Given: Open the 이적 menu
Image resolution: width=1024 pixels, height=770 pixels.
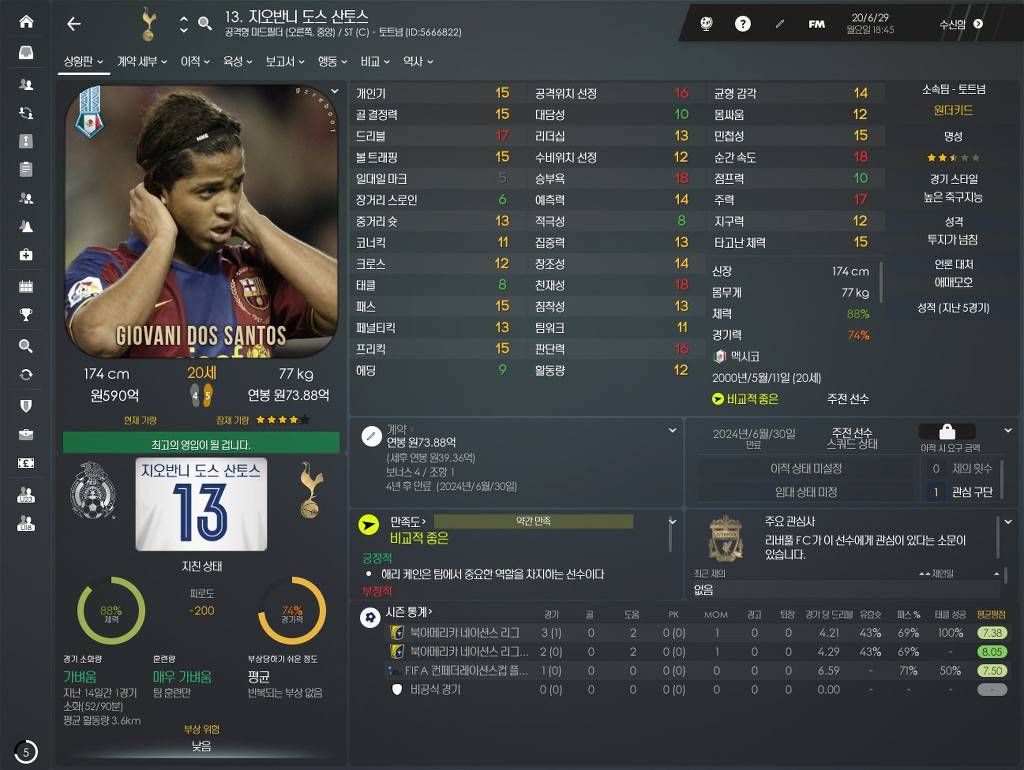Looking at the screenshot, I should tap(194, 62).
